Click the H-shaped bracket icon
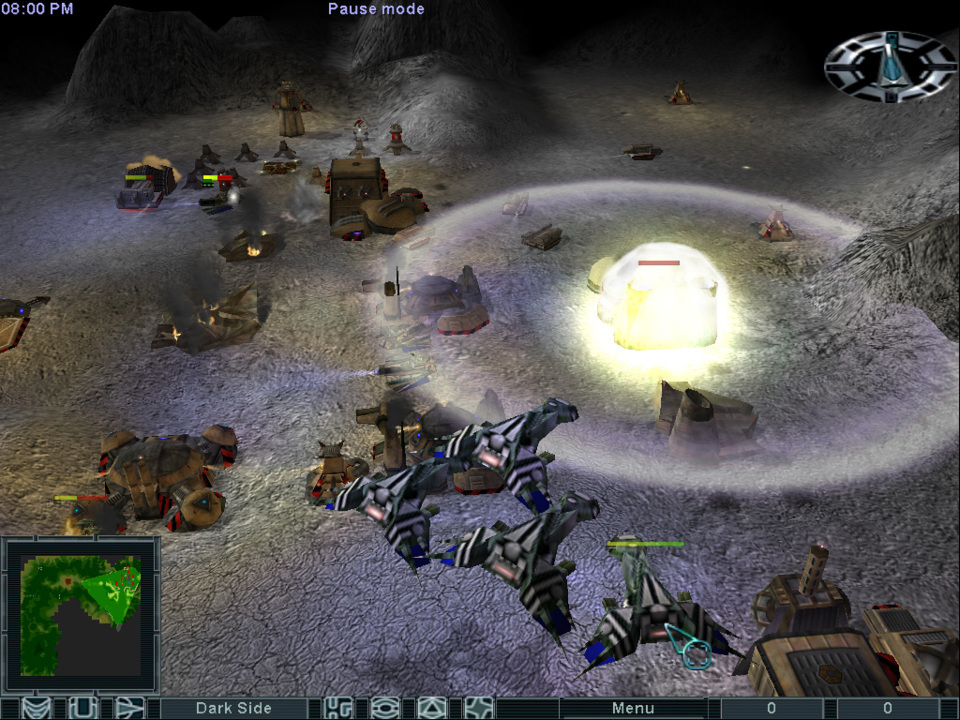This screenshot has width=960, height=720. click(x=339, y=708)
